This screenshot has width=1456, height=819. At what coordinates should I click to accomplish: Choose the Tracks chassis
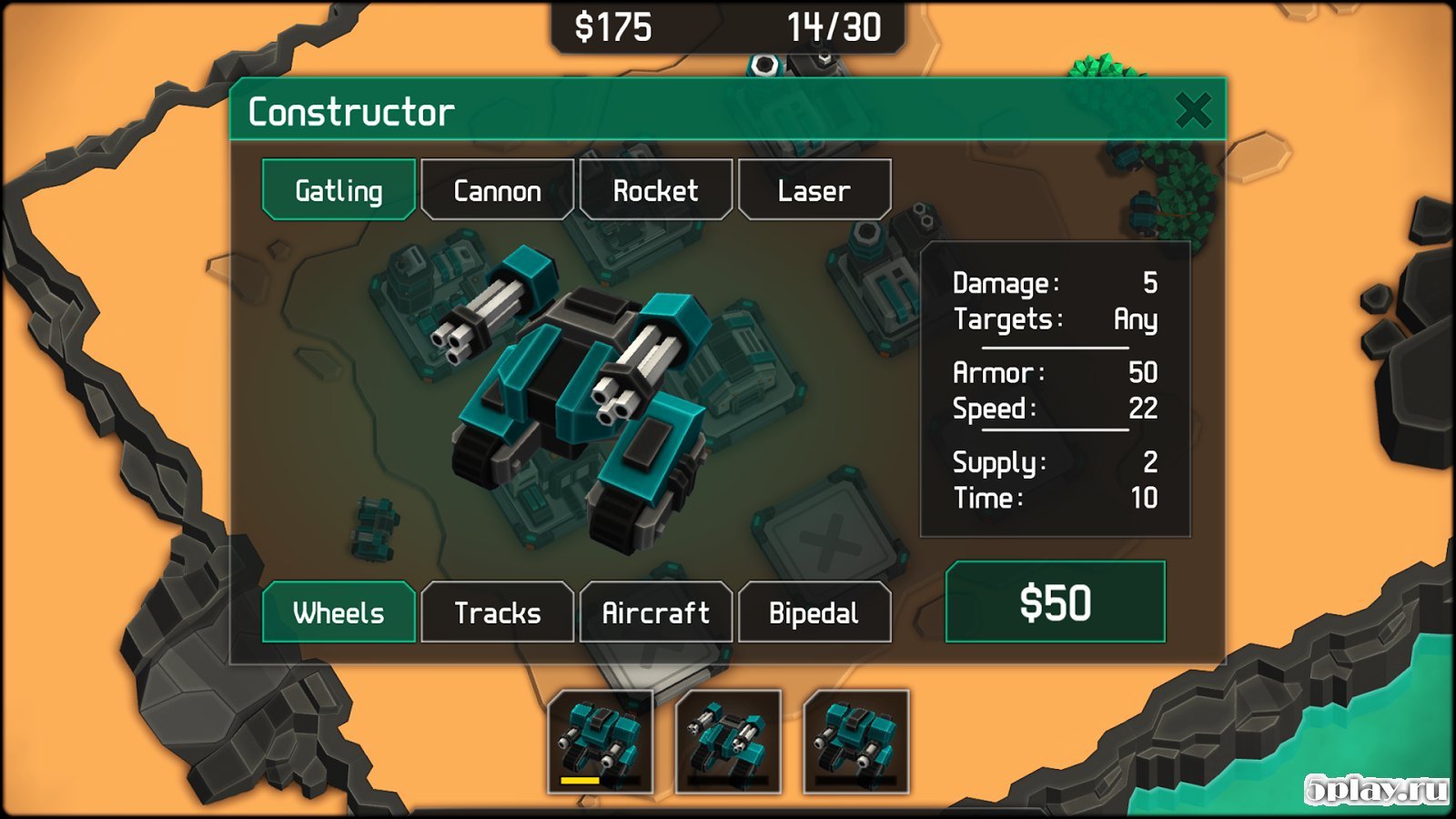498,612
